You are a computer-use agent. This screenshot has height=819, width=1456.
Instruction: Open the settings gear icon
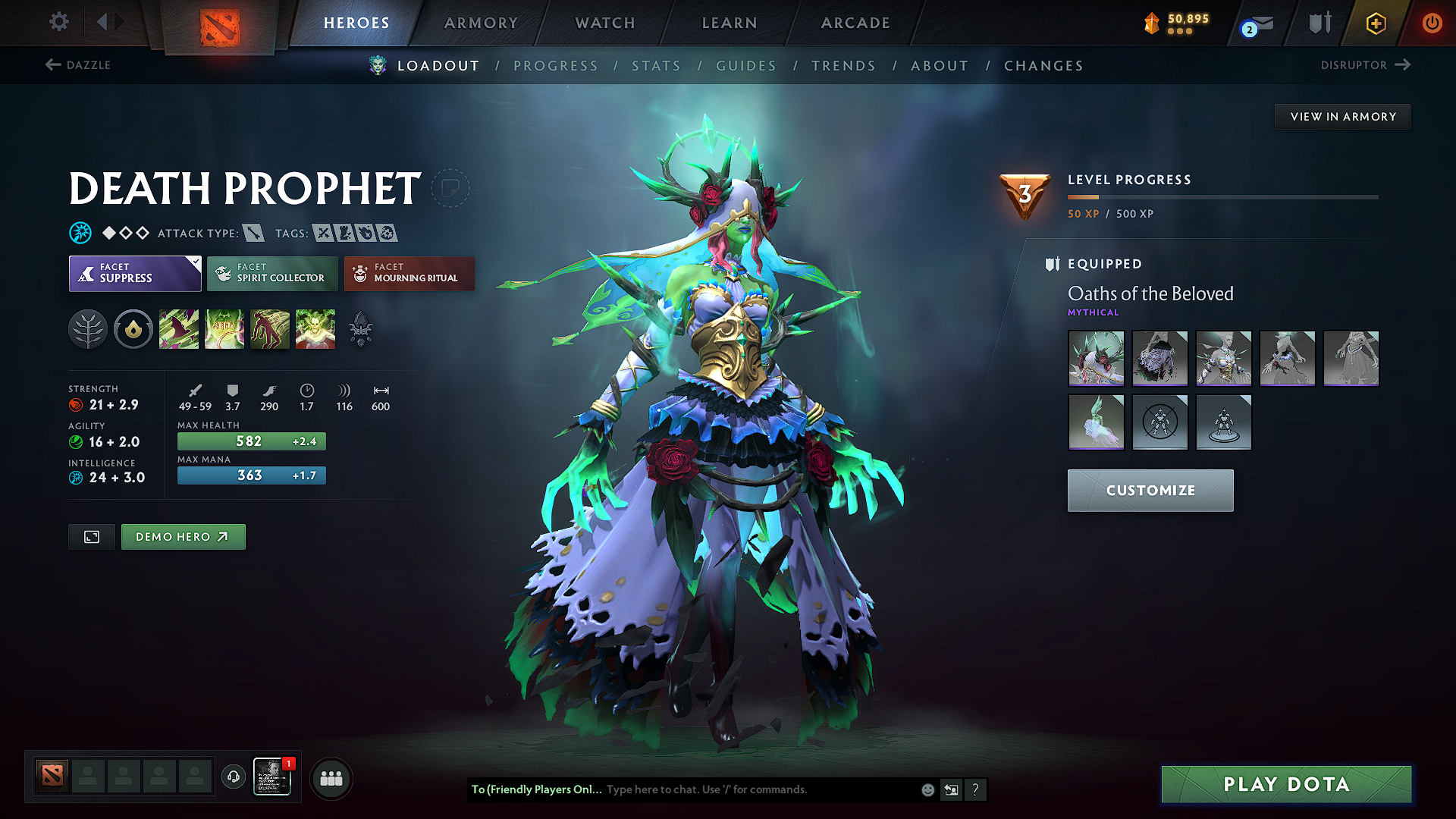[x=58, y=22]
